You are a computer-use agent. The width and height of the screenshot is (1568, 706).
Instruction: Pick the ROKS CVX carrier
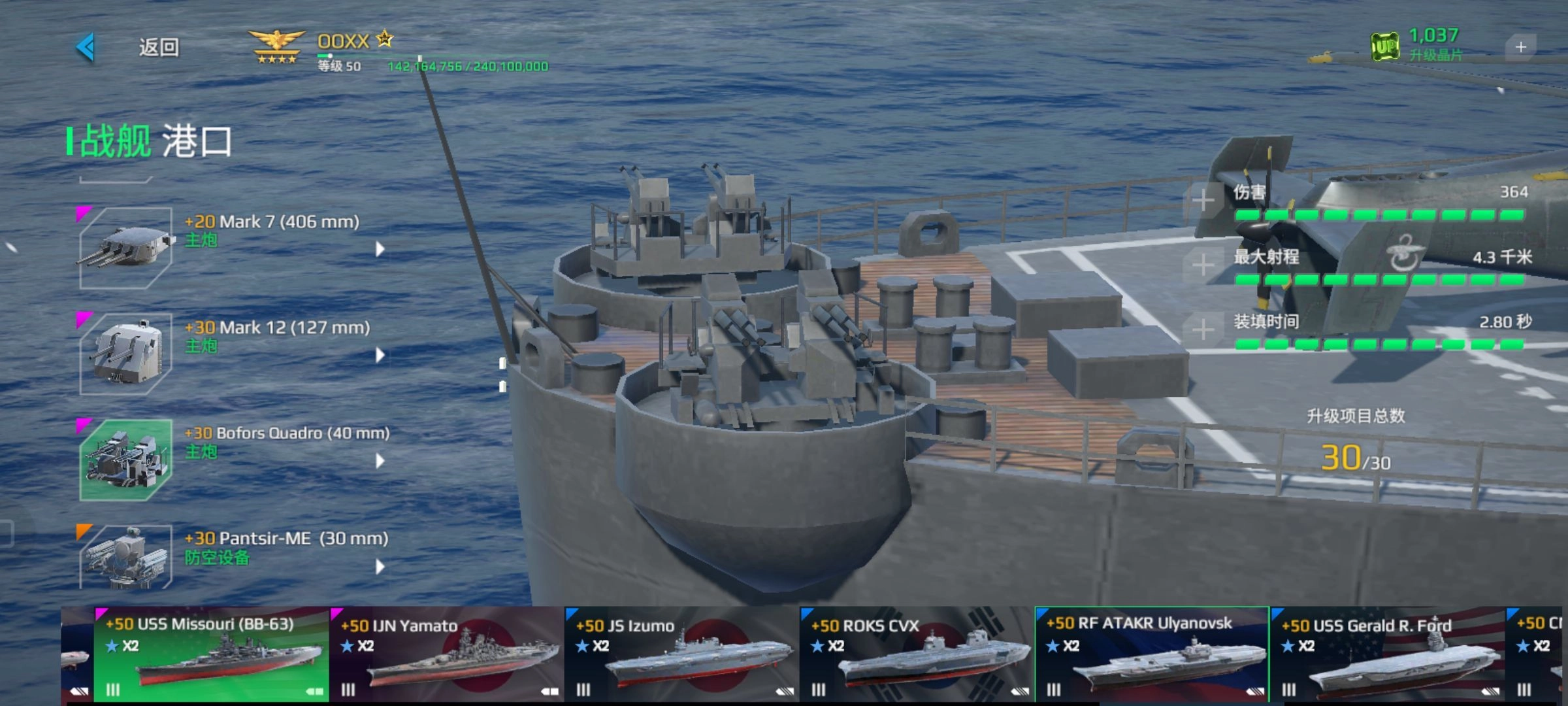pos(917,655)
